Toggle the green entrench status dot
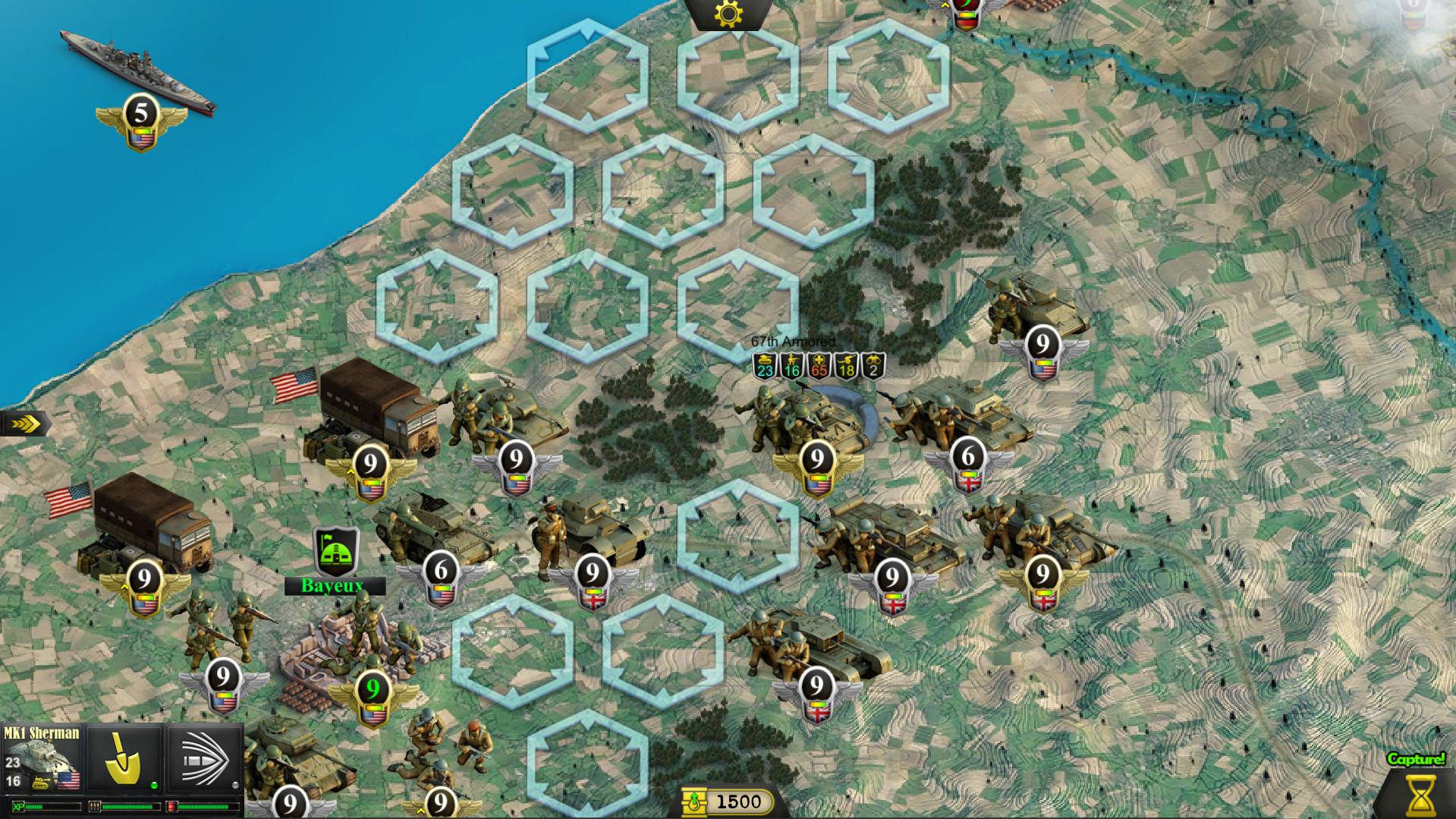 [153, 787]
